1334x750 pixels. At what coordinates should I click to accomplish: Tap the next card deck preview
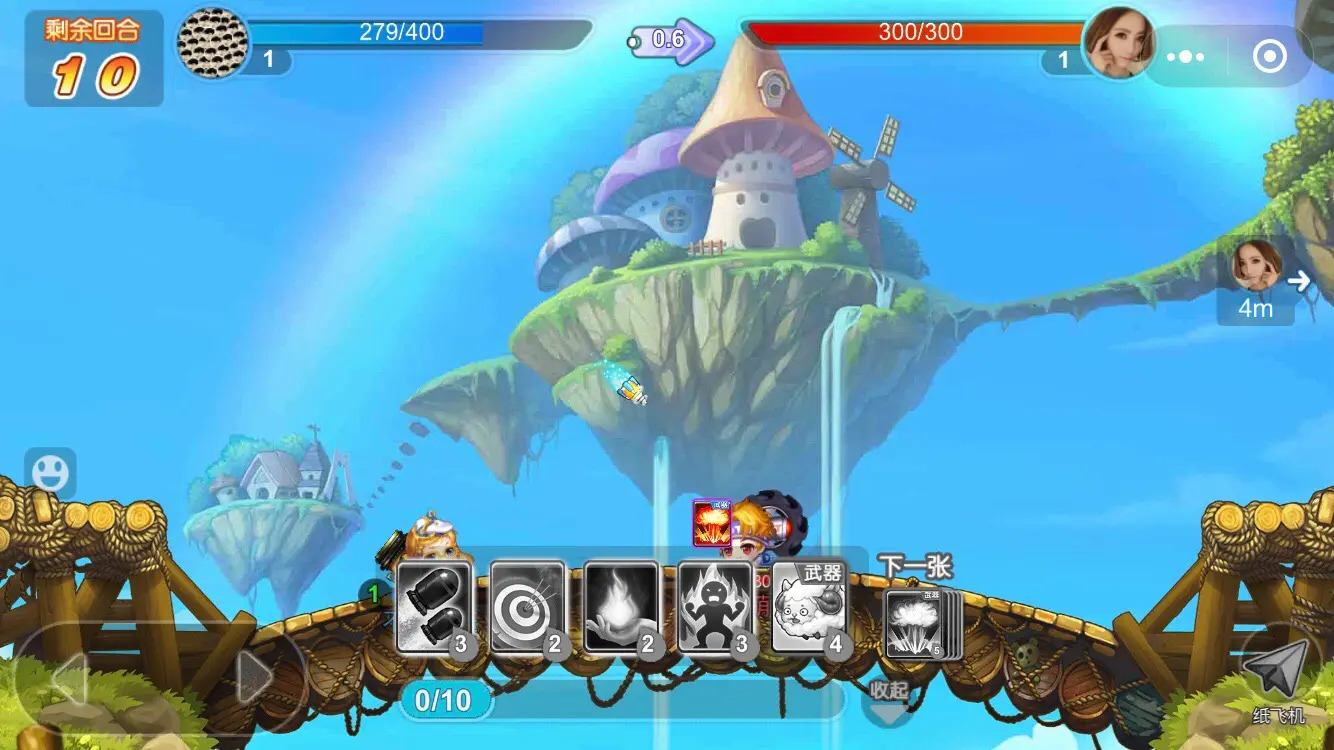point(920,624)
